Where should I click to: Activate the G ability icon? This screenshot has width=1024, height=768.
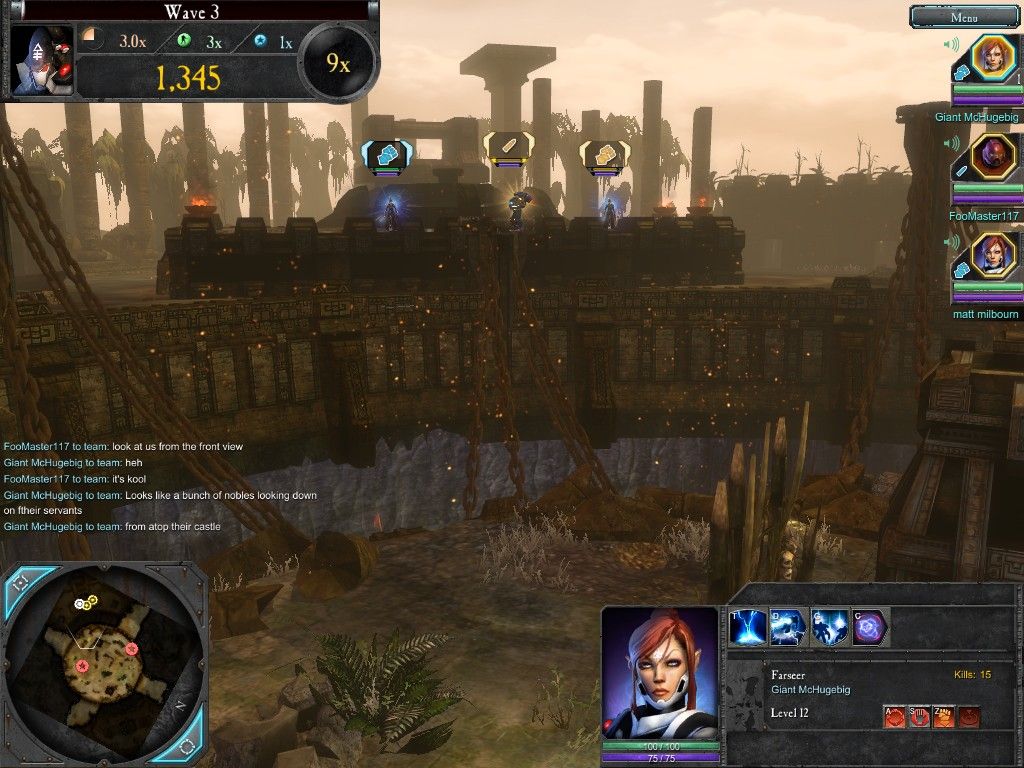click(829, 627)
